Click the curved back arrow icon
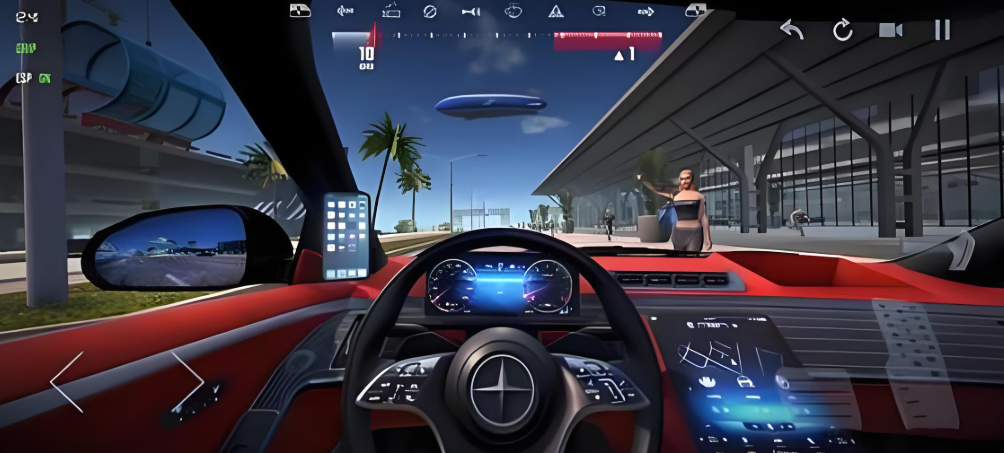Viewport: 1004px width, 453px height. (792, 30)
